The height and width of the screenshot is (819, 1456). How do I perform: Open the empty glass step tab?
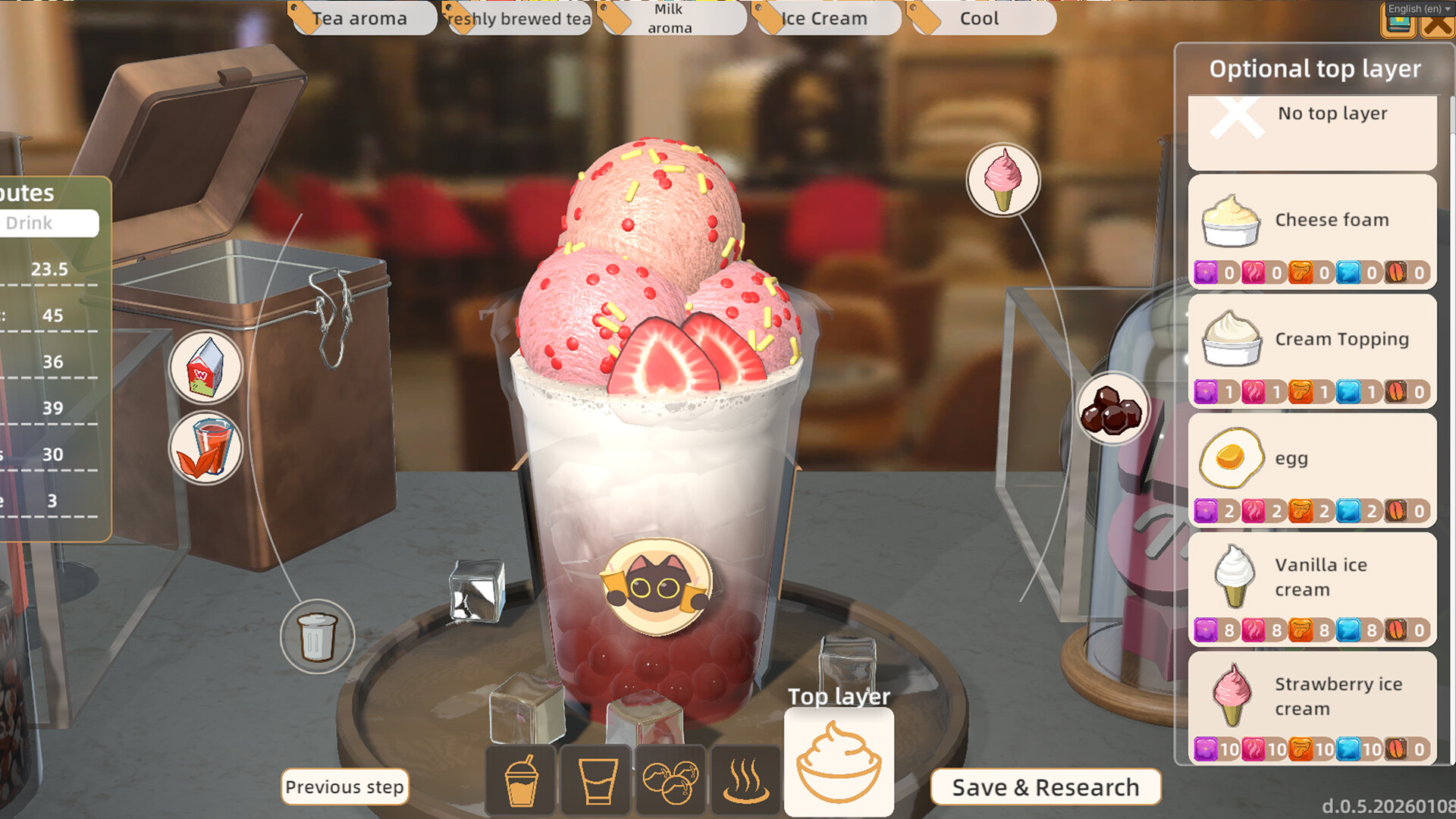tap(597, 780)
